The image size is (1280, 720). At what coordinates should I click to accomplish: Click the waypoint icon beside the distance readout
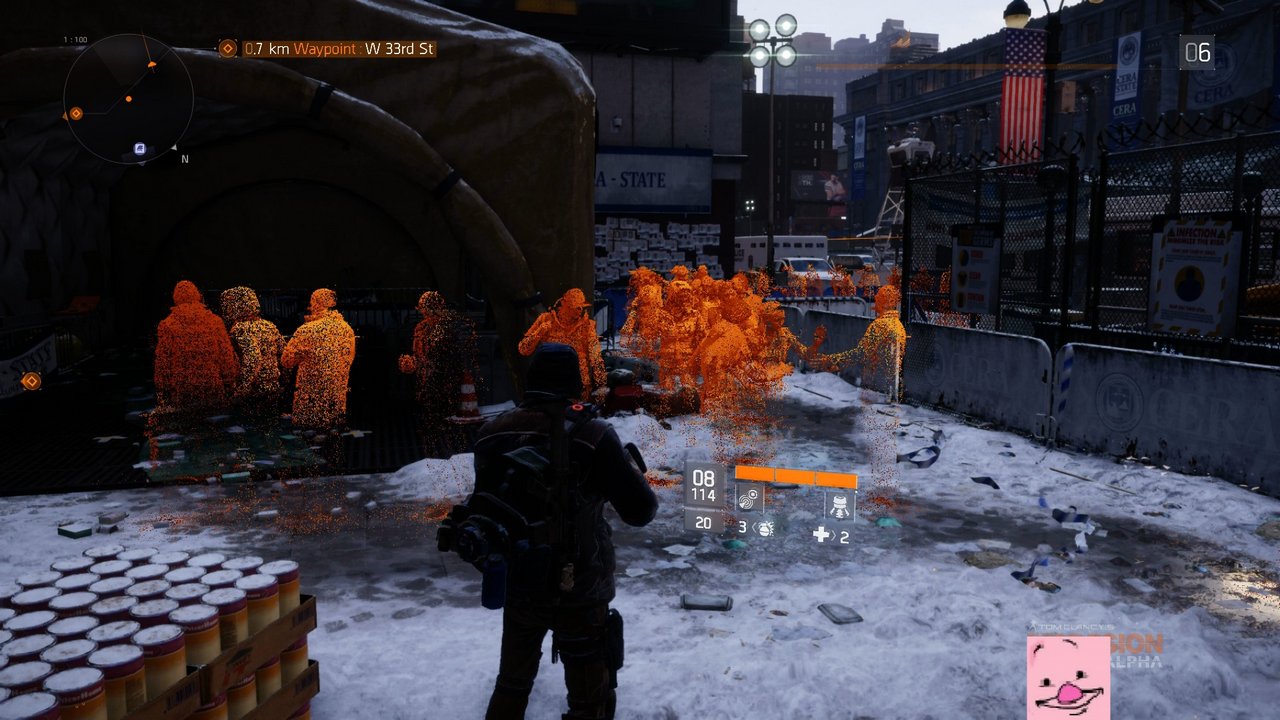228,47
